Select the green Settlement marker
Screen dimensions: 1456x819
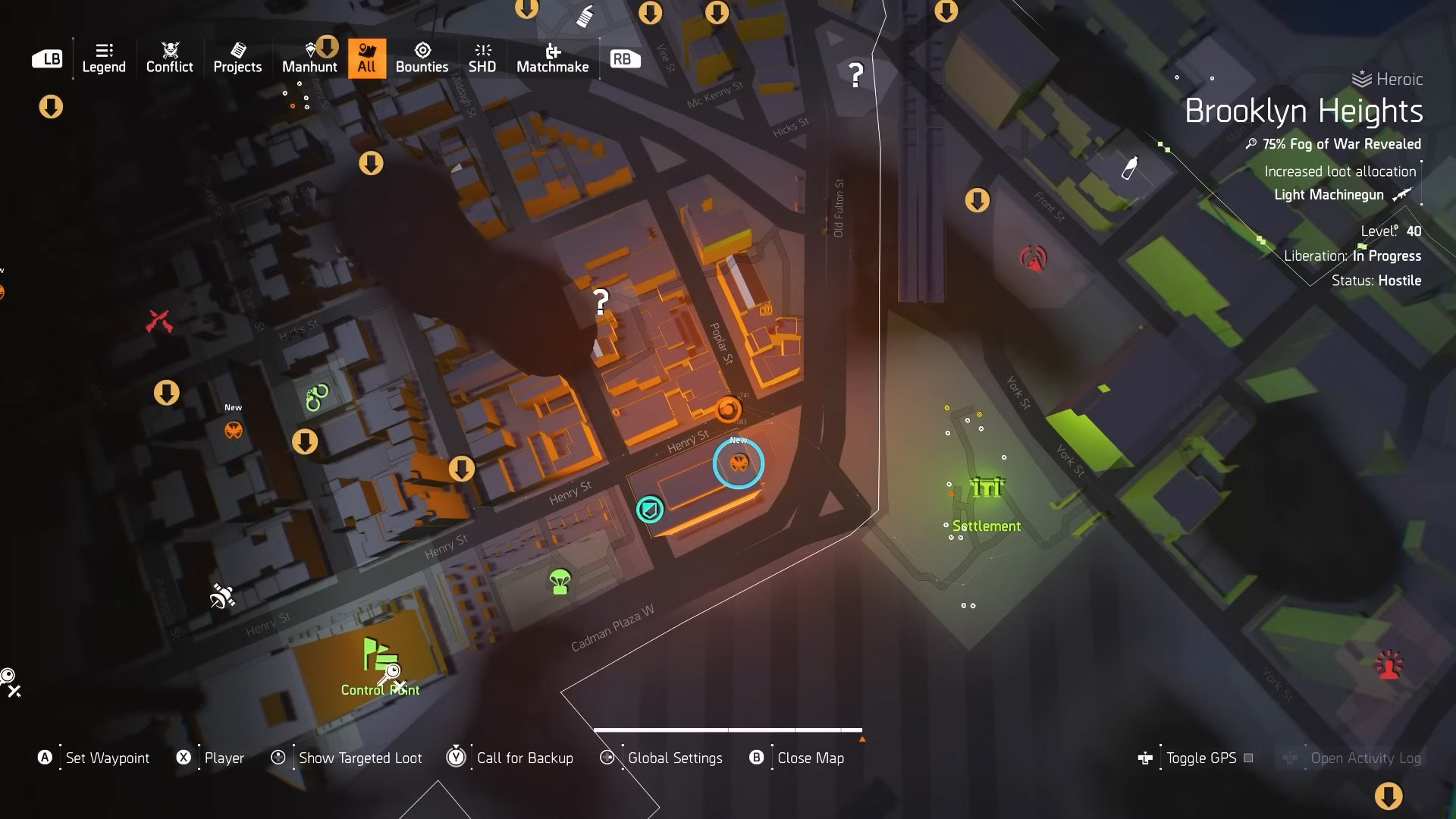click(987, 488)
